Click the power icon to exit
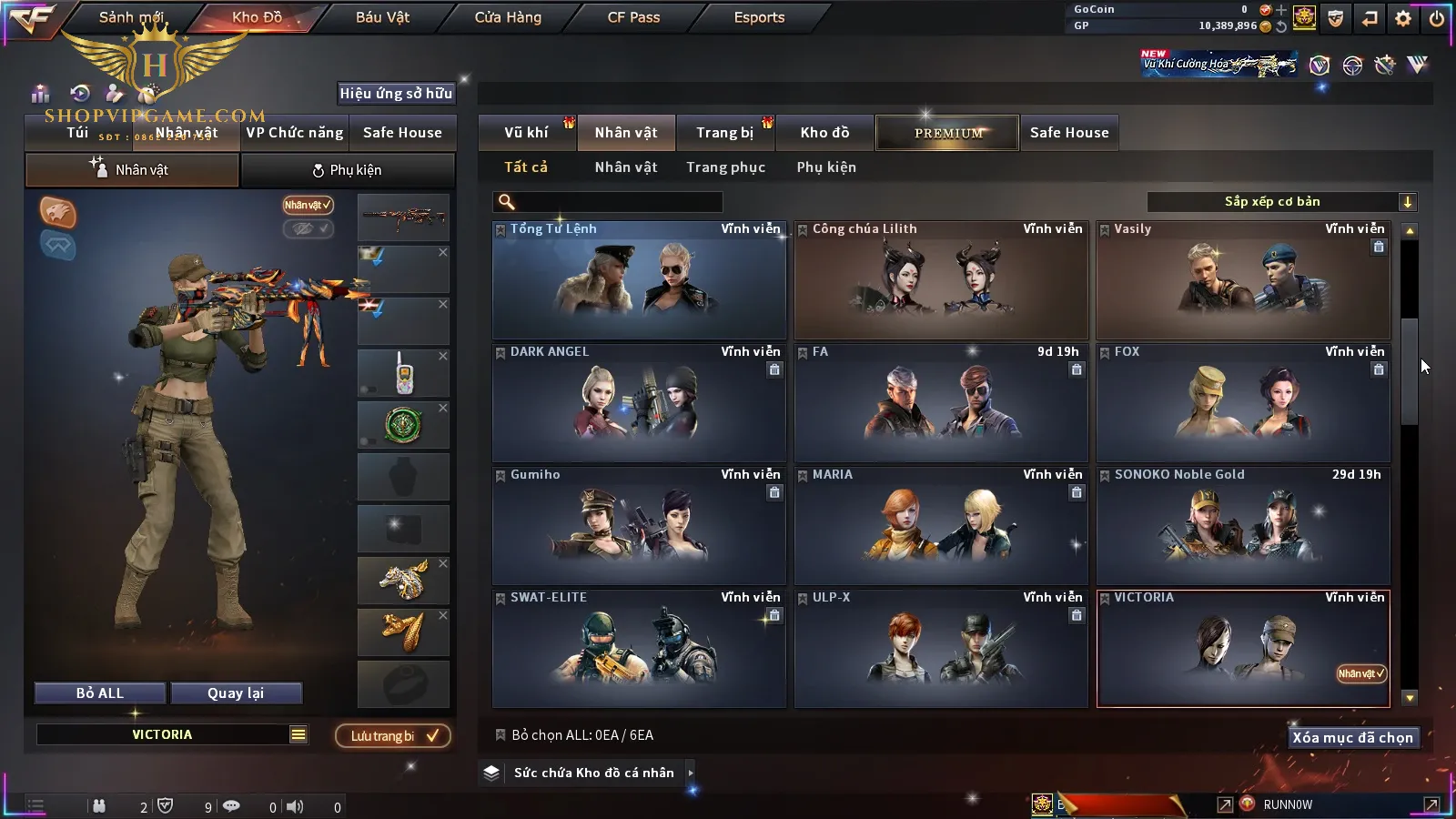 coord(1436,18)
